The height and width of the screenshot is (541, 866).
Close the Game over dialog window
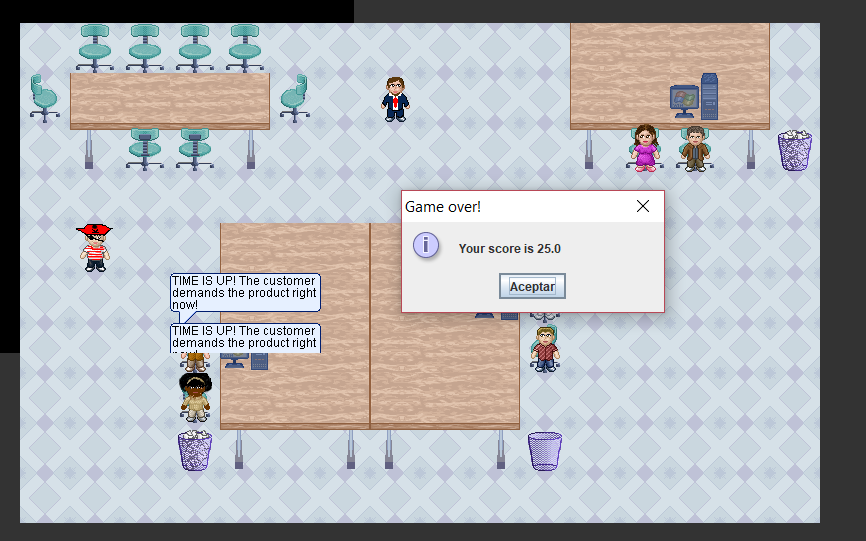click(643, 207)
